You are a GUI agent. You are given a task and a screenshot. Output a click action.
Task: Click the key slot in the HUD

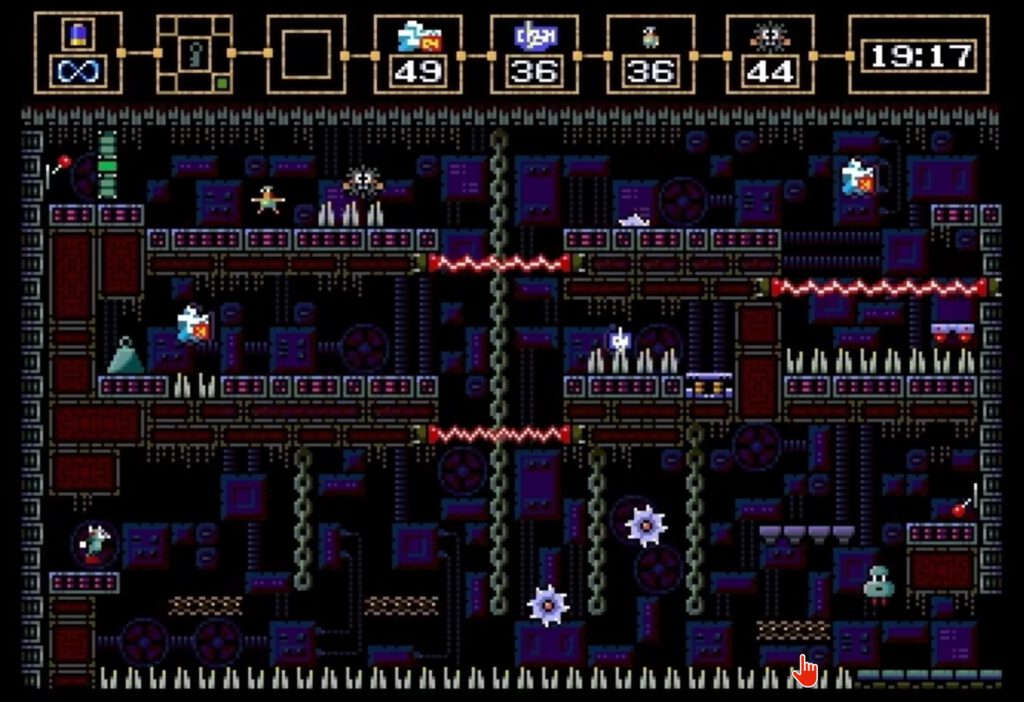(x=194, y=54)
